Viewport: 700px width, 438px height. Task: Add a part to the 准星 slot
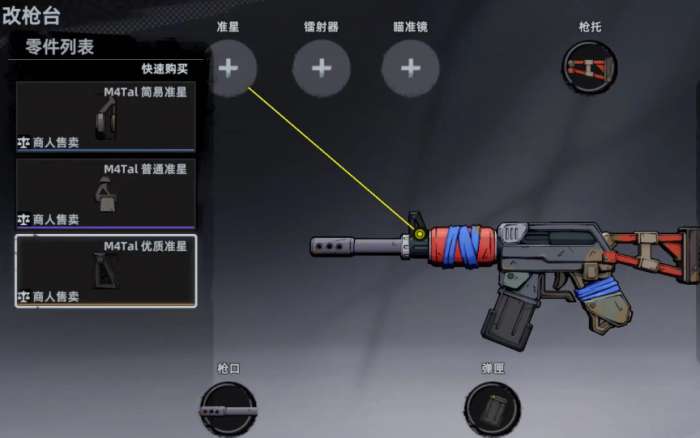(x=228, y=68)
